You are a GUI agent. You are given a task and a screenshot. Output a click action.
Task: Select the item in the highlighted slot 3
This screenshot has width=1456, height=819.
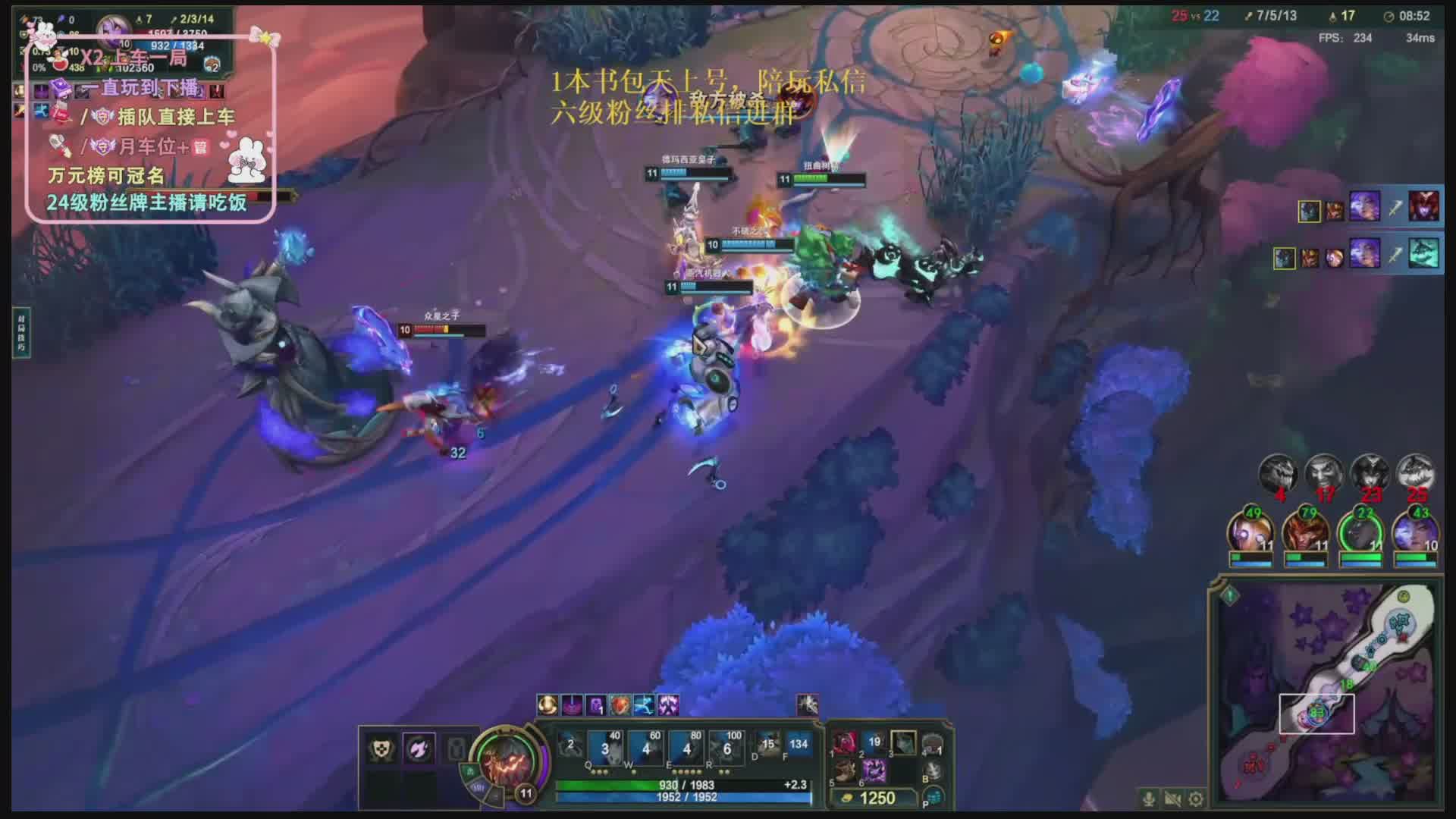pos(902,743)
